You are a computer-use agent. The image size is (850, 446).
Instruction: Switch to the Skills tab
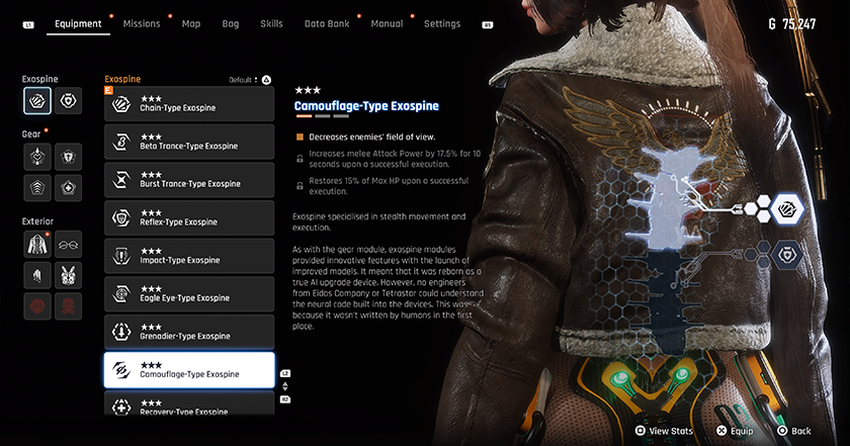point(271,24)
